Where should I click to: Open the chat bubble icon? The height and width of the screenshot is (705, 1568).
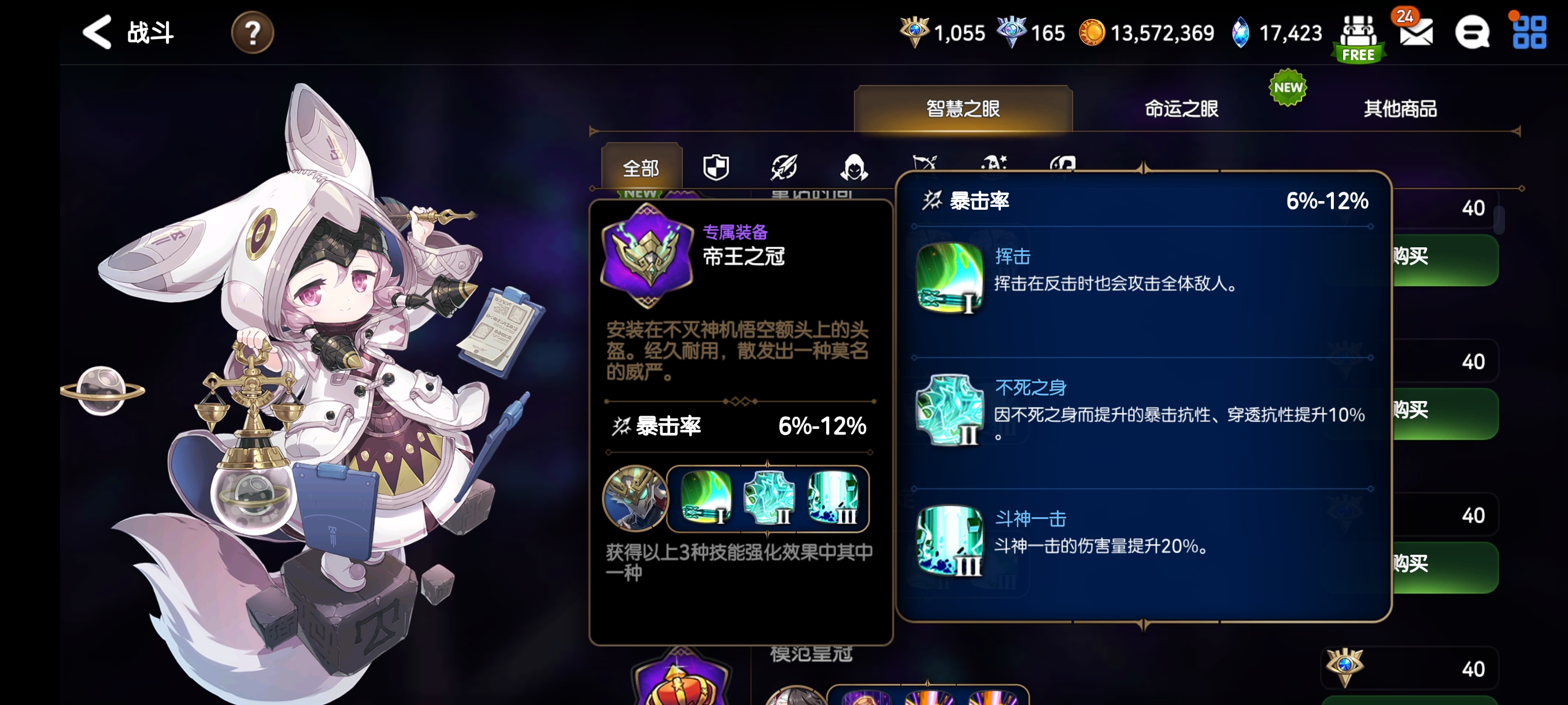(x=1473, y=34)
